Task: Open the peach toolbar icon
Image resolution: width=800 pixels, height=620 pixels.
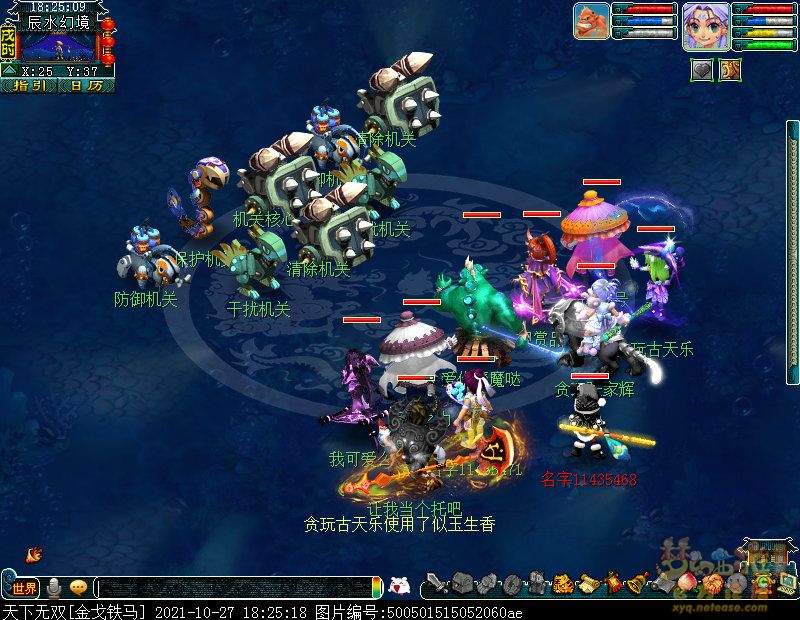Action: pos(686,582)
